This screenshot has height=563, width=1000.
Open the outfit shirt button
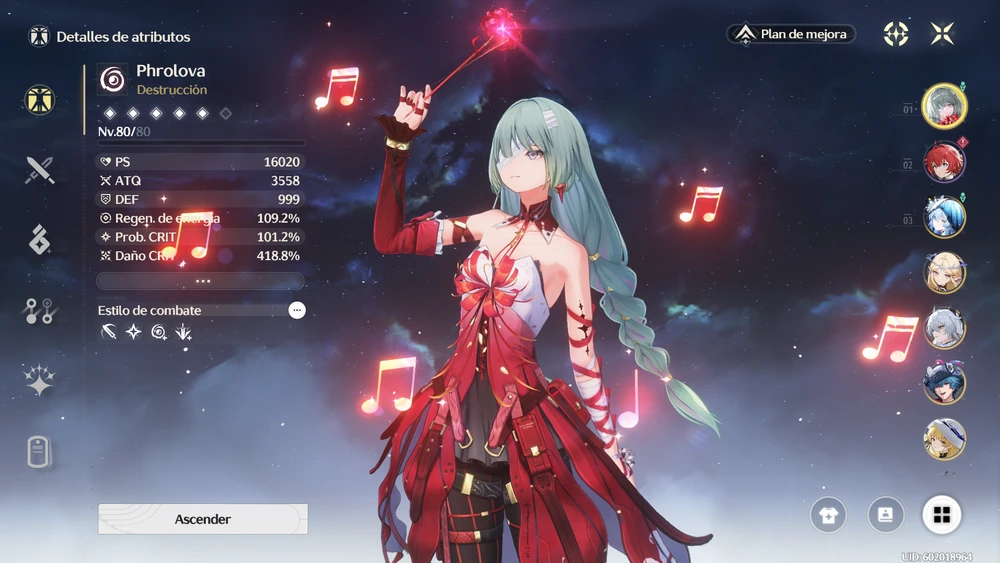point(828,515)
